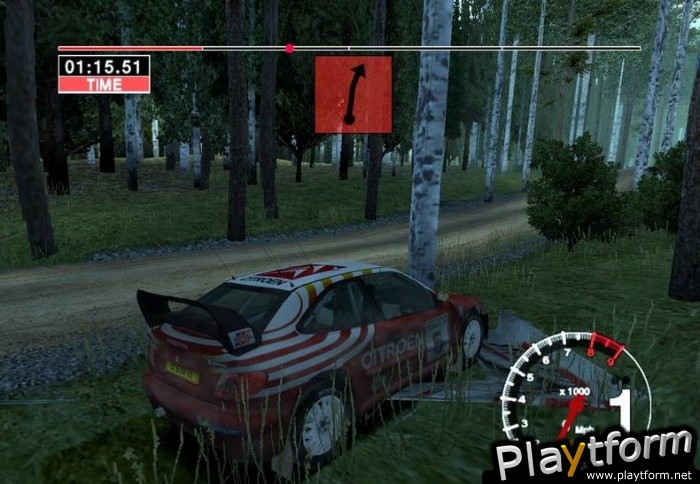Click the red pace note turn arrow icon
The width and height of the screenshot is (700, 484).
click(353, 94)
